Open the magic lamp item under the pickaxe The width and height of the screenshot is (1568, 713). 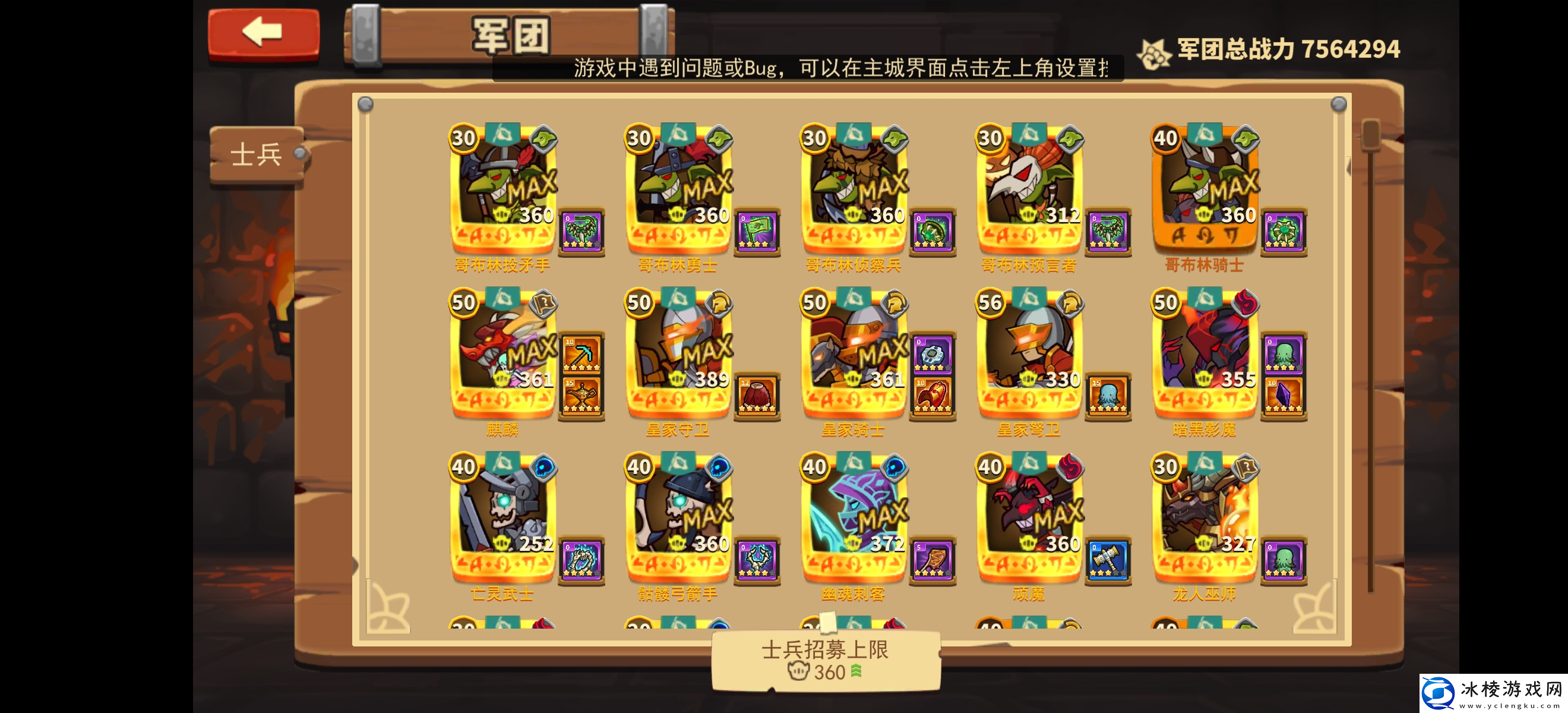coord(581,396)
